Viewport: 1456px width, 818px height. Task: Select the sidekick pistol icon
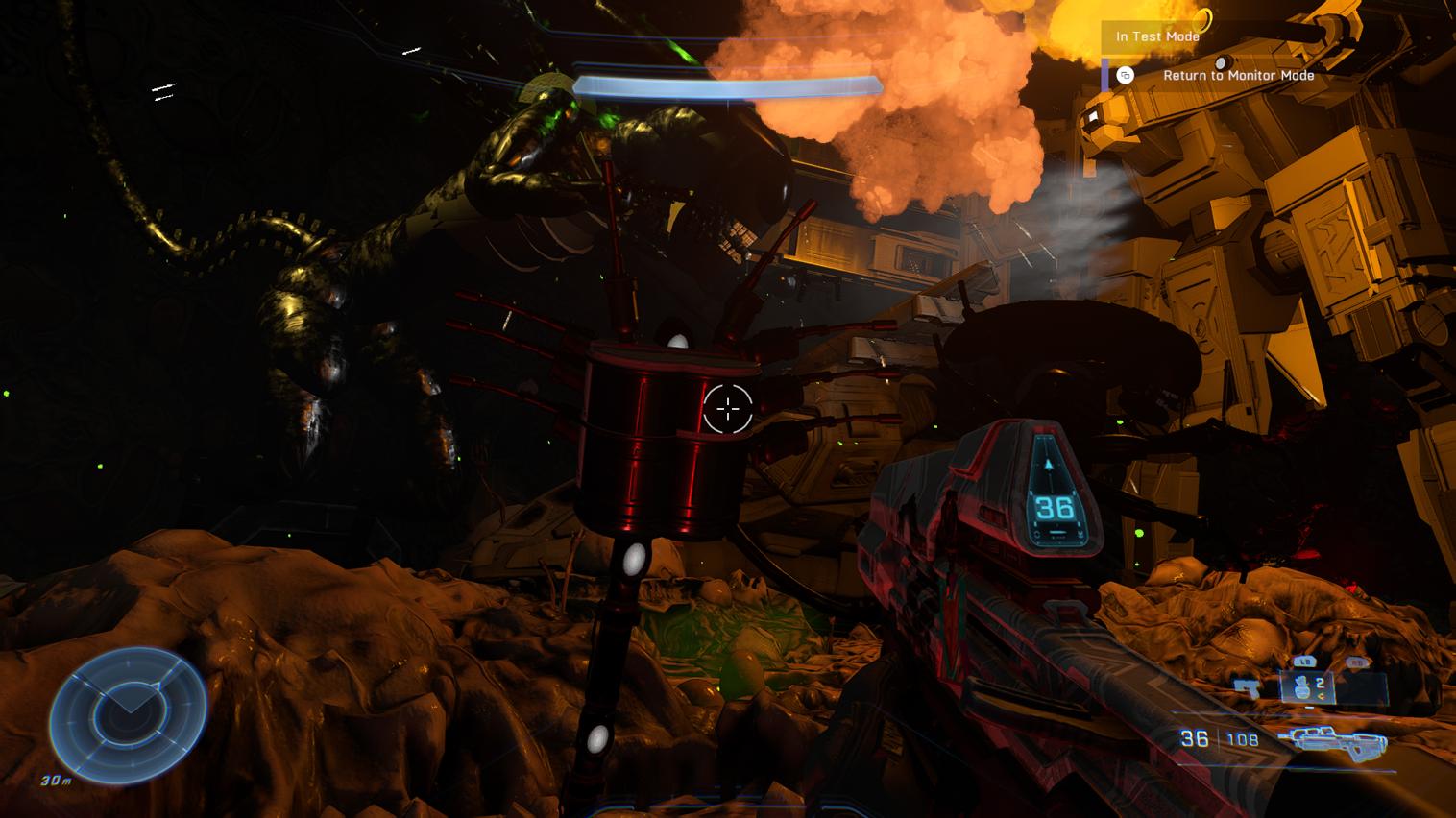(1247, 687)
